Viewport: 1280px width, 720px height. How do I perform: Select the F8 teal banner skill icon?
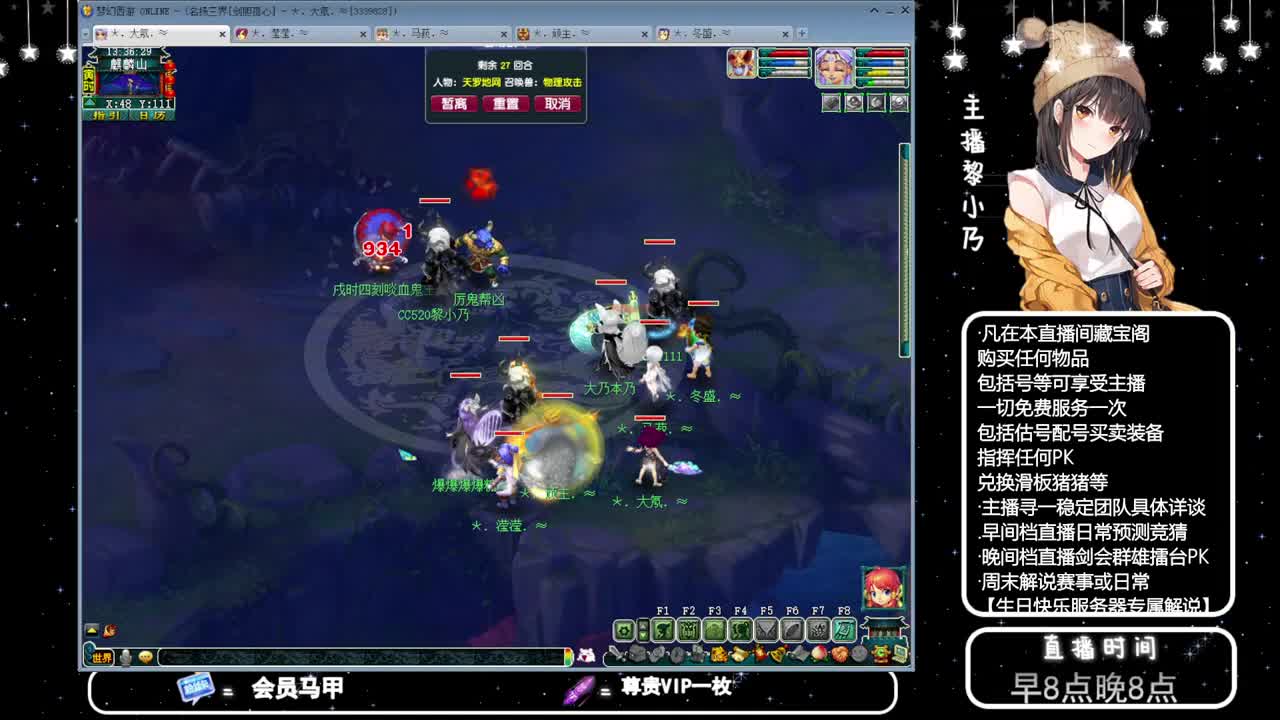pyautogui.click(x=845, y=629)
